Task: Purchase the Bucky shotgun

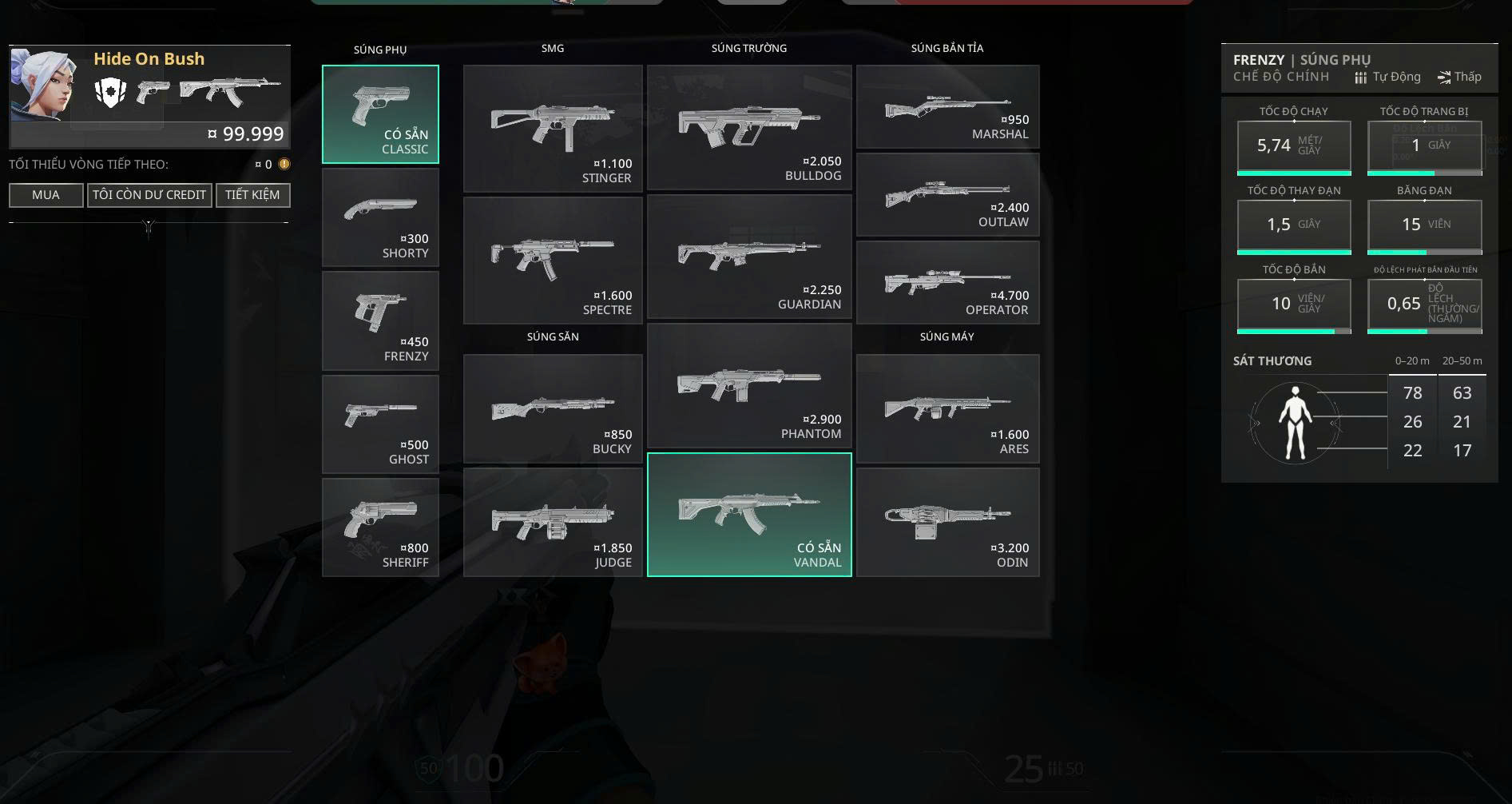Action: coord(553,408)
